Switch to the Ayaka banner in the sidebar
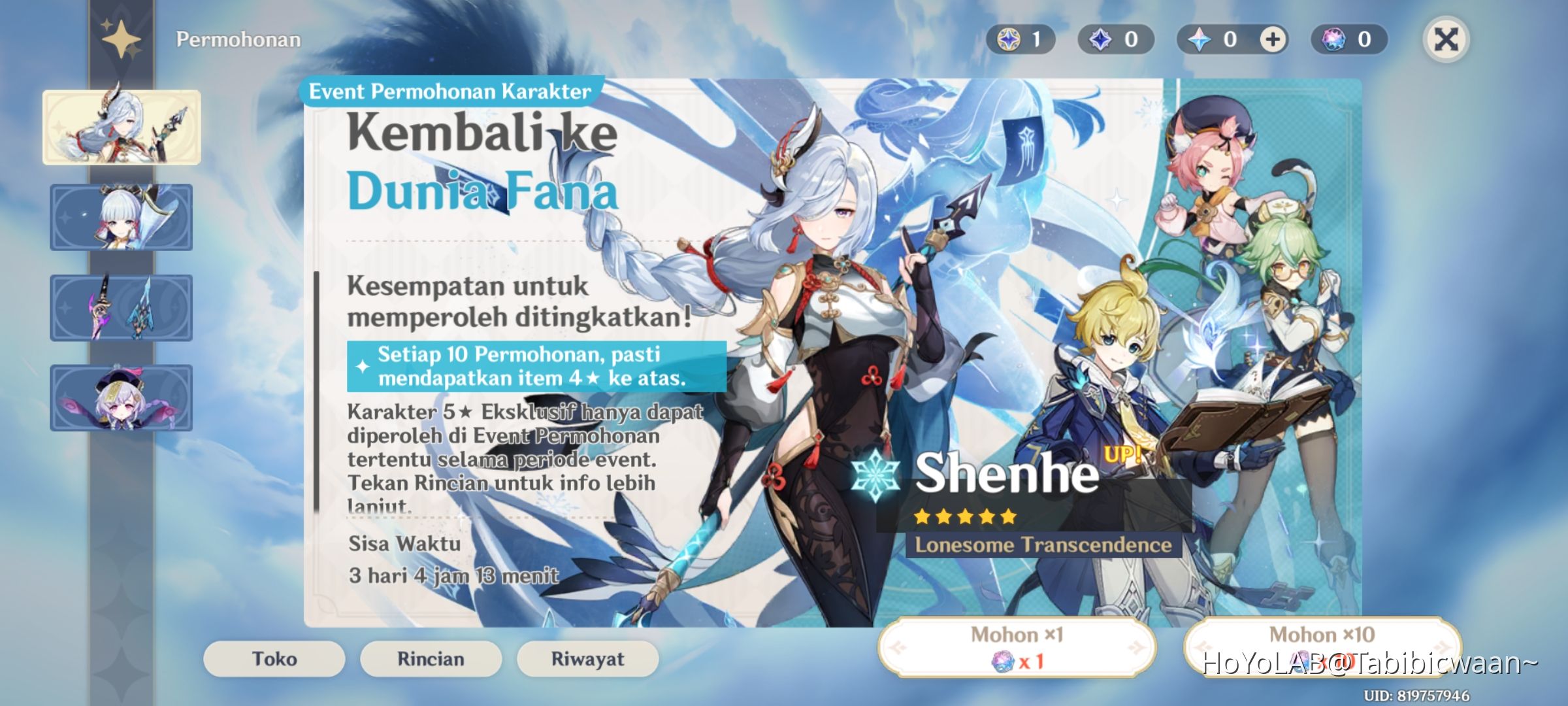This screenshot has width=1568, height=706. tap(122, 216)
